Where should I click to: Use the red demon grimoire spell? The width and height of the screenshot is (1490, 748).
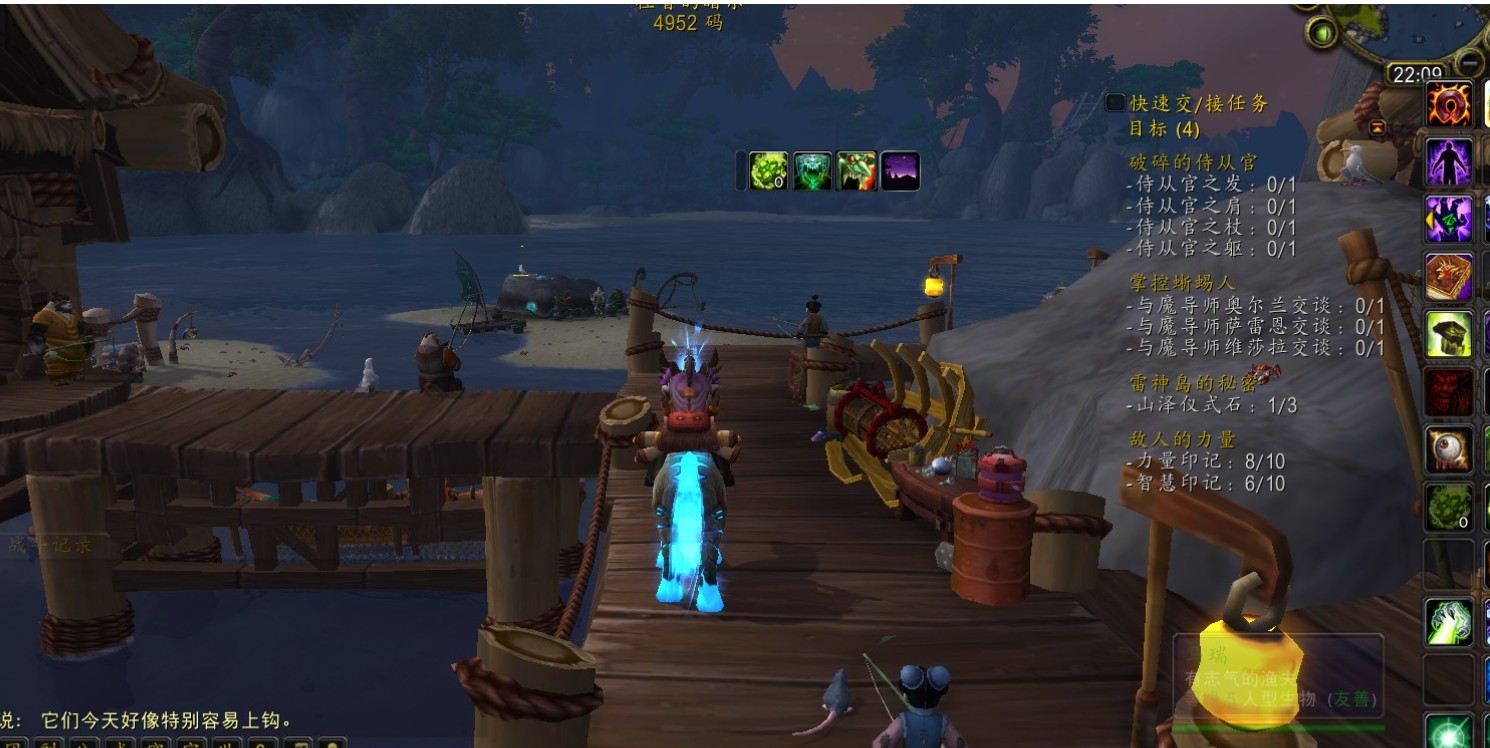(1449, 277)
